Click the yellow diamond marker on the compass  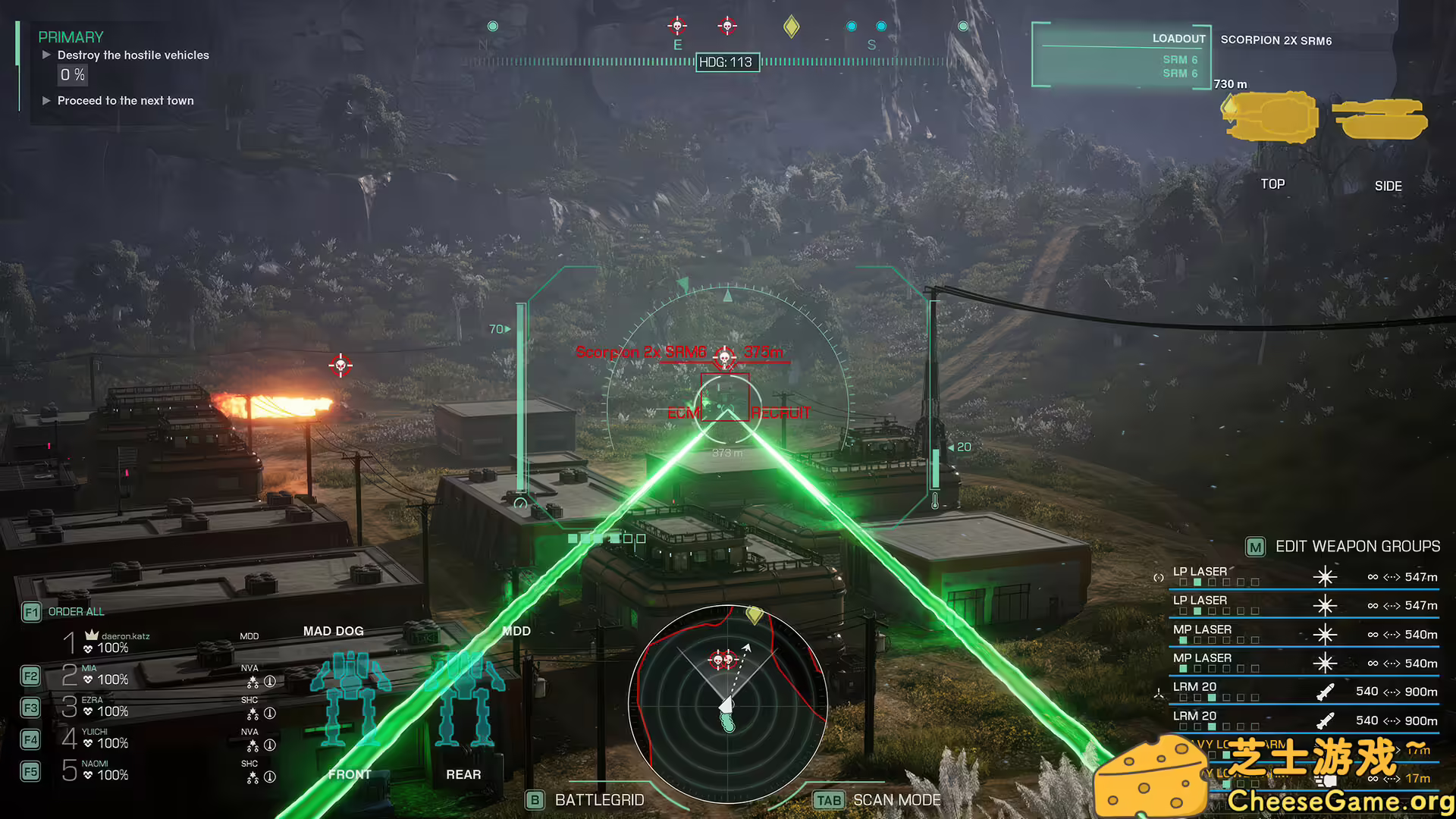coord(791,26)
